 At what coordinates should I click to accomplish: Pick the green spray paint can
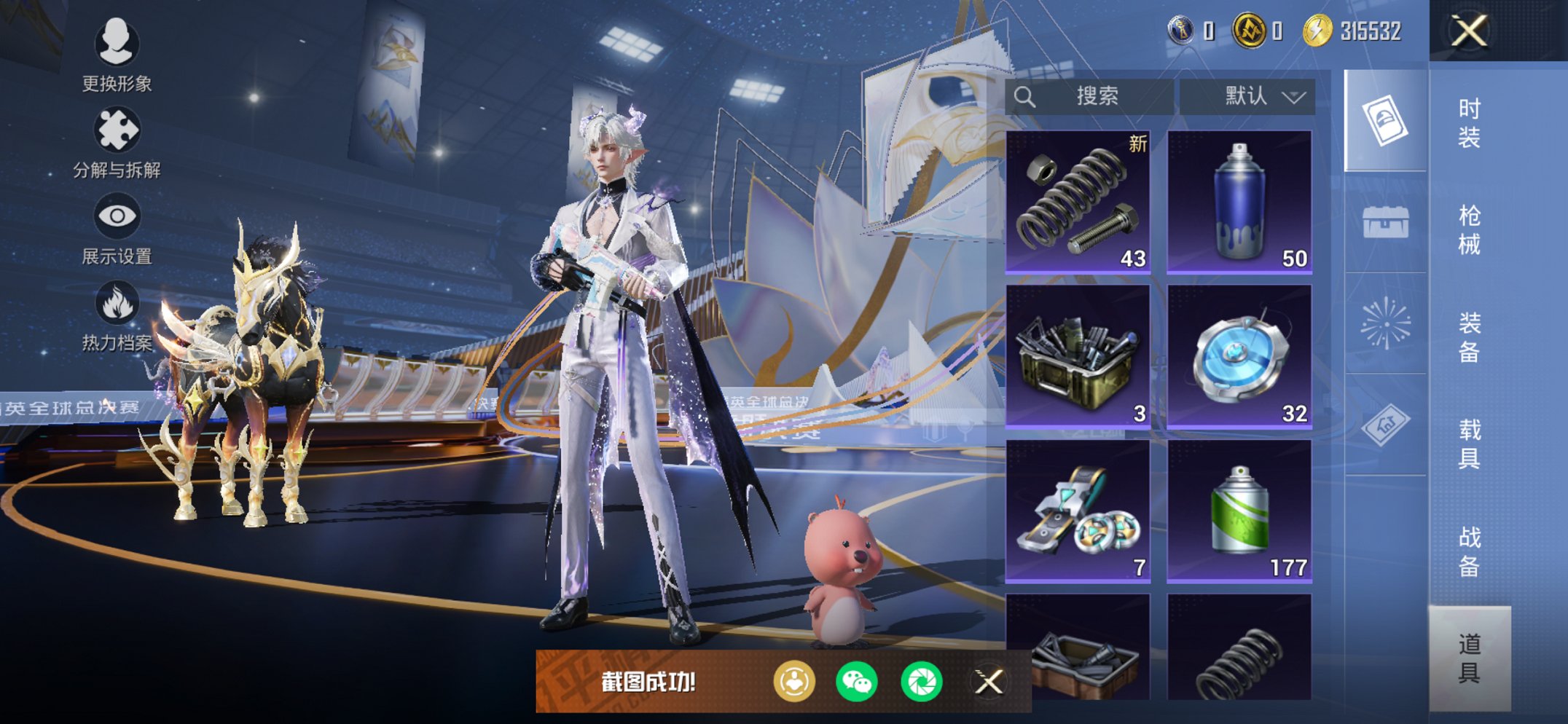[1239, 511]
